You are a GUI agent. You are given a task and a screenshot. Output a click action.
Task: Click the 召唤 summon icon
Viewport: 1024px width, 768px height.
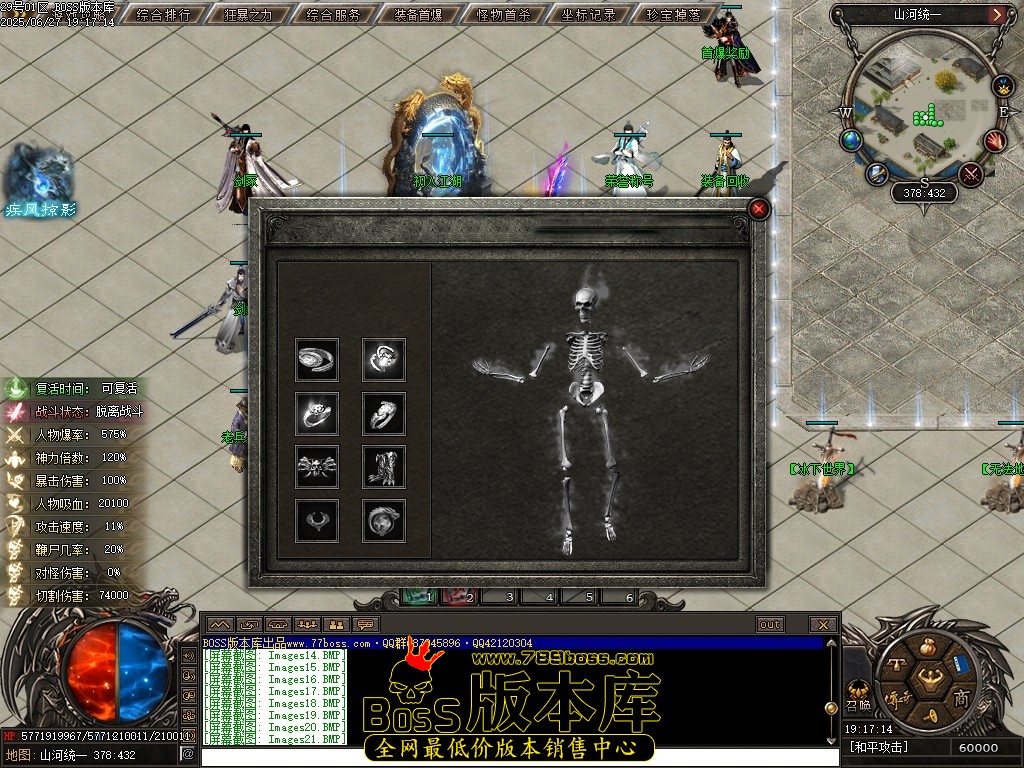coord(857,692)
